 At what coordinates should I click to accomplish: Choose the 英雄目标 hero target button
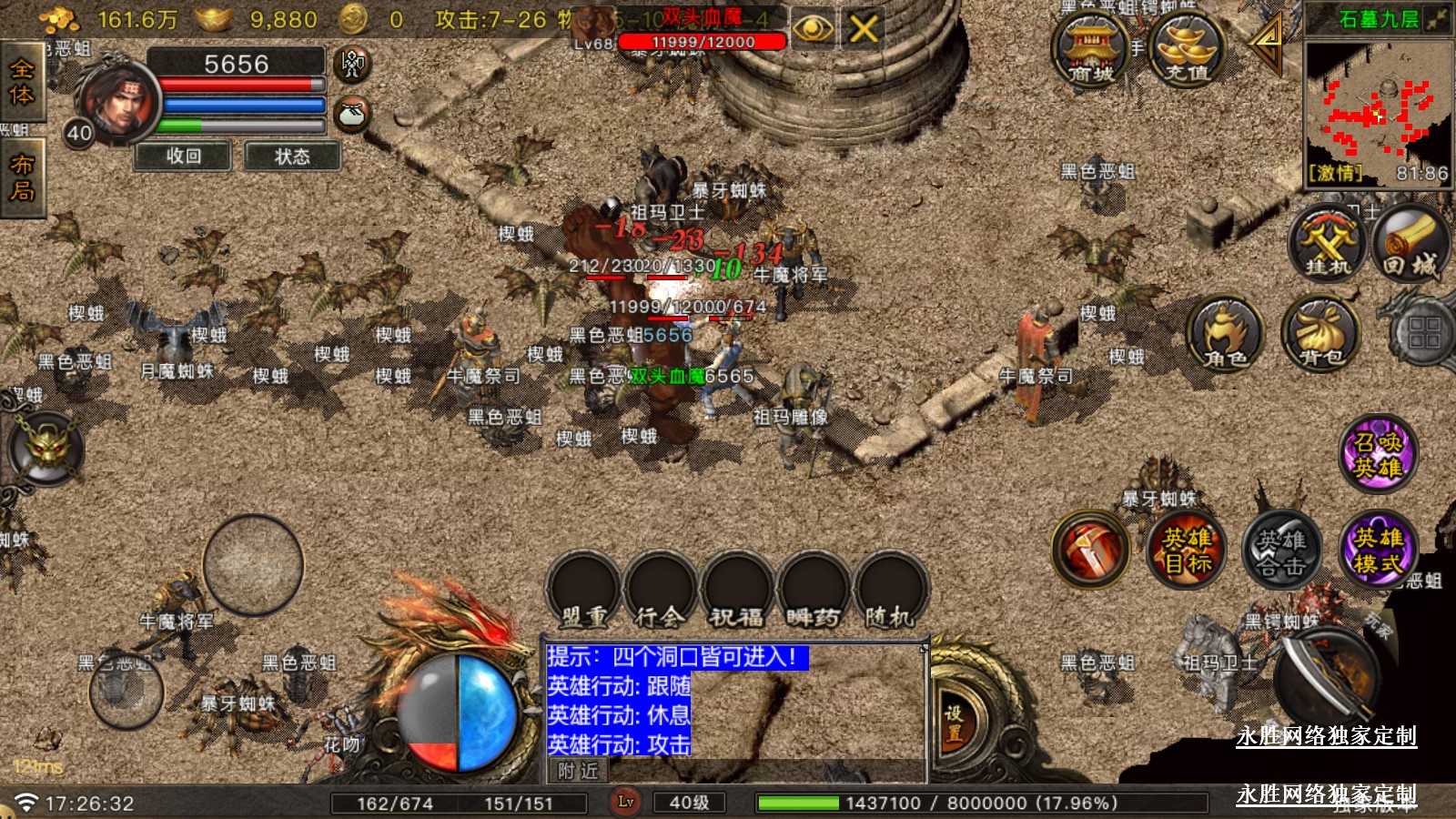pyautogui.click(x=1187, y=549)
